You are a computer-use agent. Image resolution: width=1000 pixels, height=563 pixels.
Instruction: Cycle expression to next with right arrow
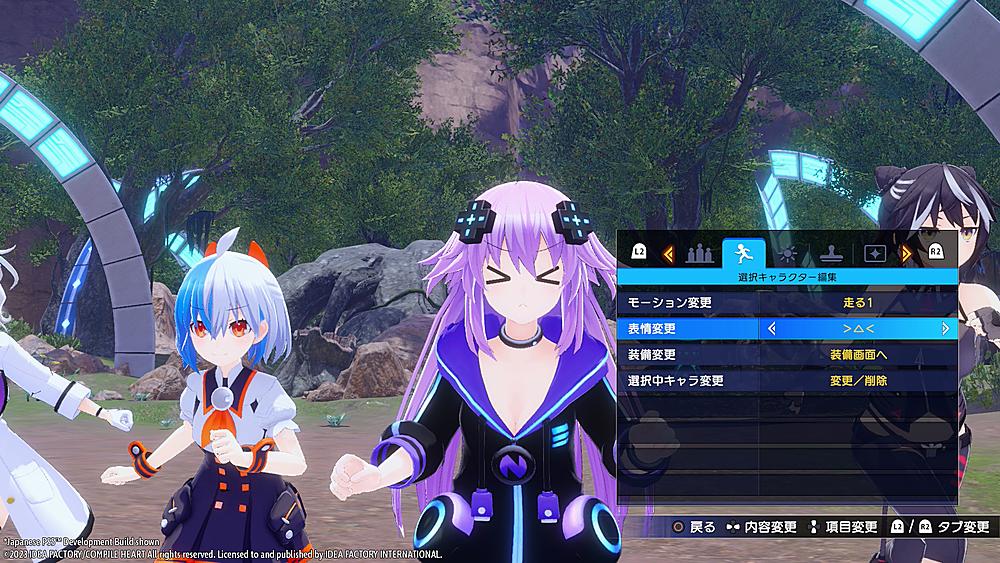[x=945, y=328]
